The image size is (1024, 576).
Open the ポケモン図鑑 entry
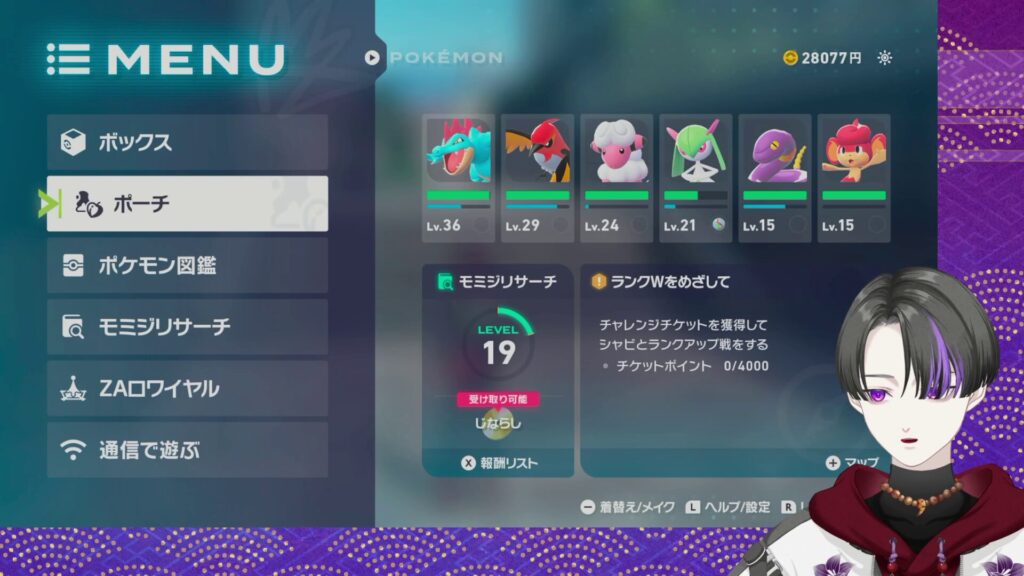[x=187, y=266]
